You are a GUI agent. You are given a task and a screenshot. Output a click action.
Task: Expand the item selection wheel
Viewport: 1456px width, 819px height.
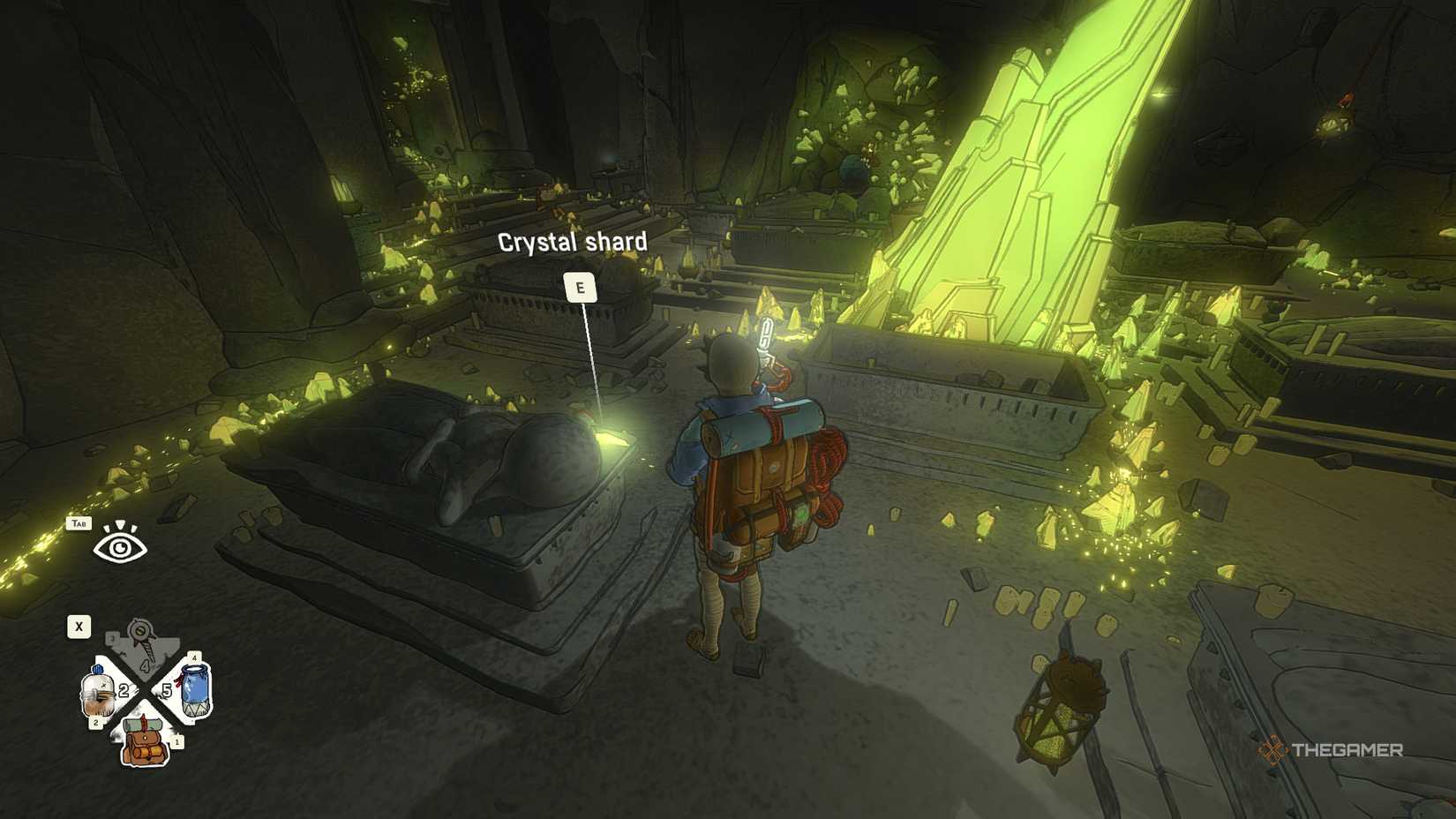pos(78,626)
